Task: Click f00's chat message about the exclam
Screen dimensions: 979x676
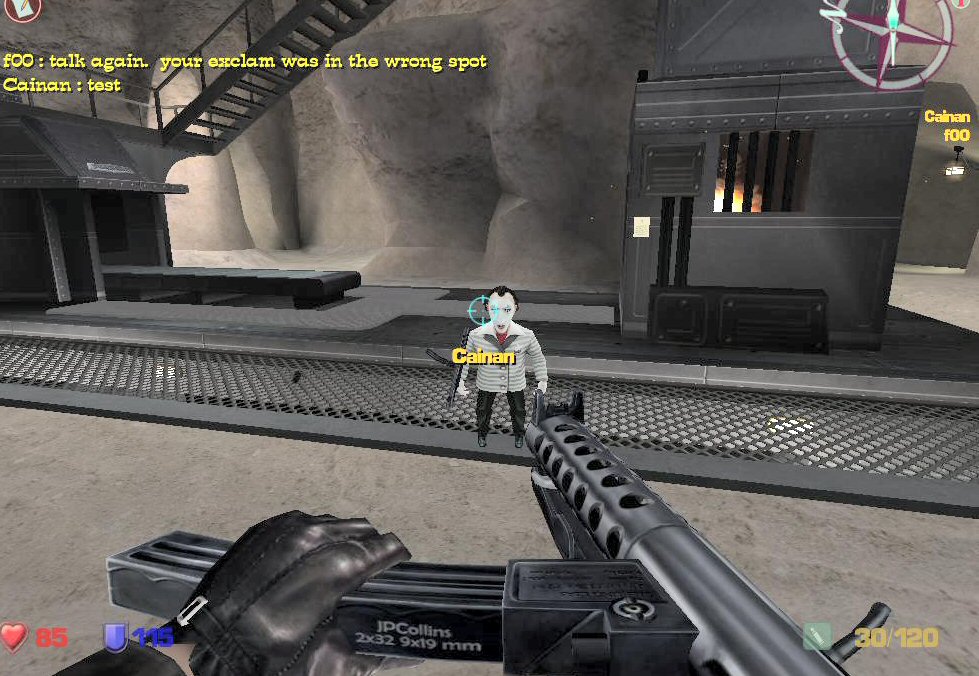Action: point(245,61)
